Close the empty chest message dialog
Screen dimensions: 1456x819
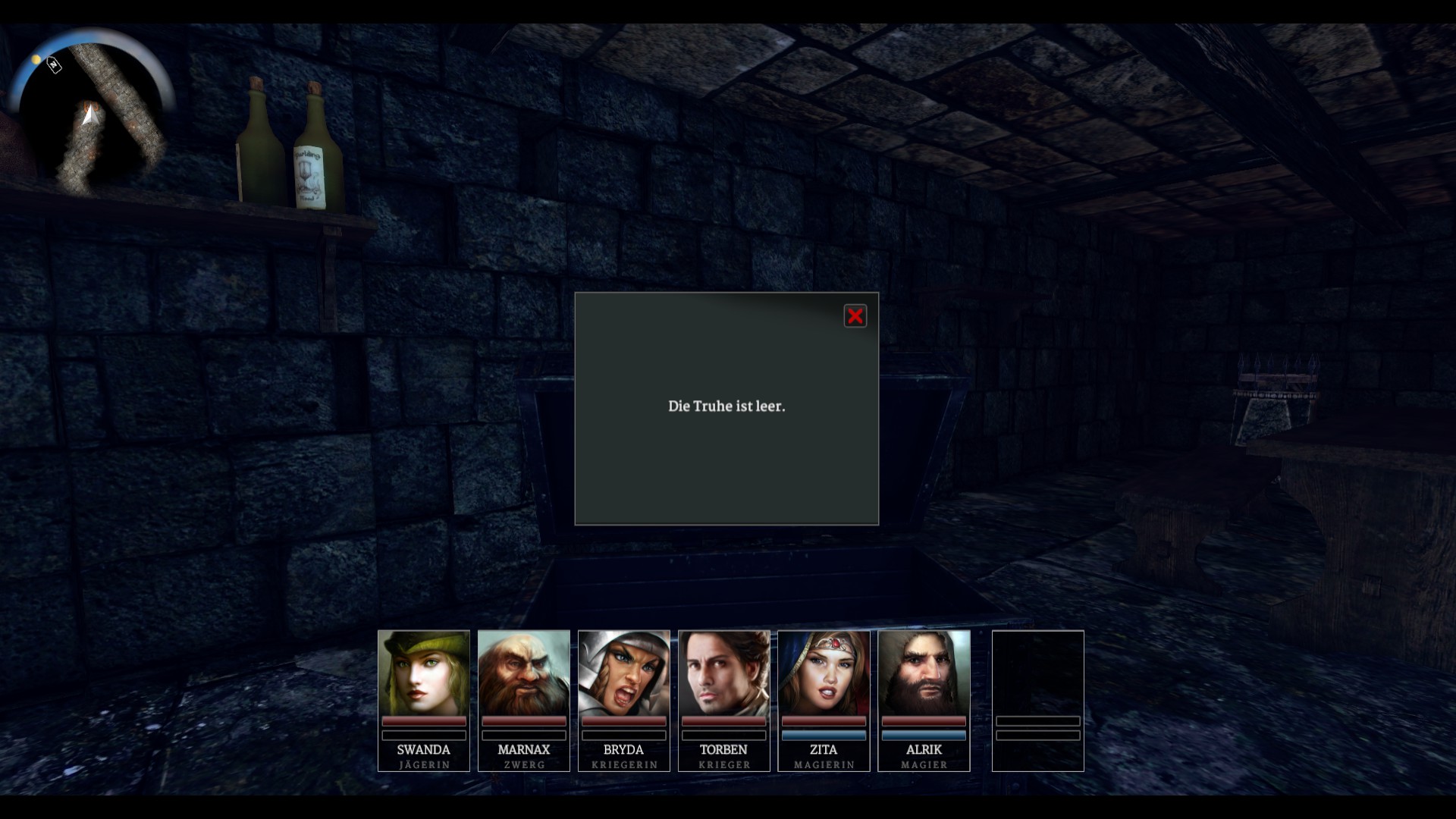tap(855, 316)
